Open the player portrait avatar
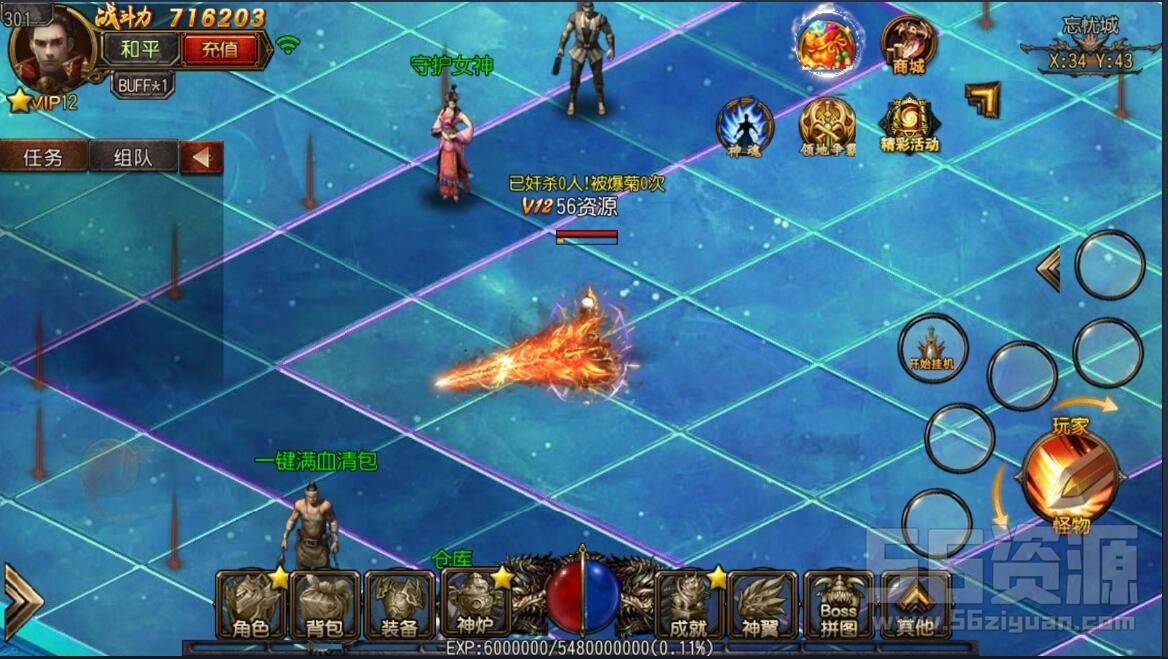The width and height of the screenshot is (1168, 659). coord(48,46)
